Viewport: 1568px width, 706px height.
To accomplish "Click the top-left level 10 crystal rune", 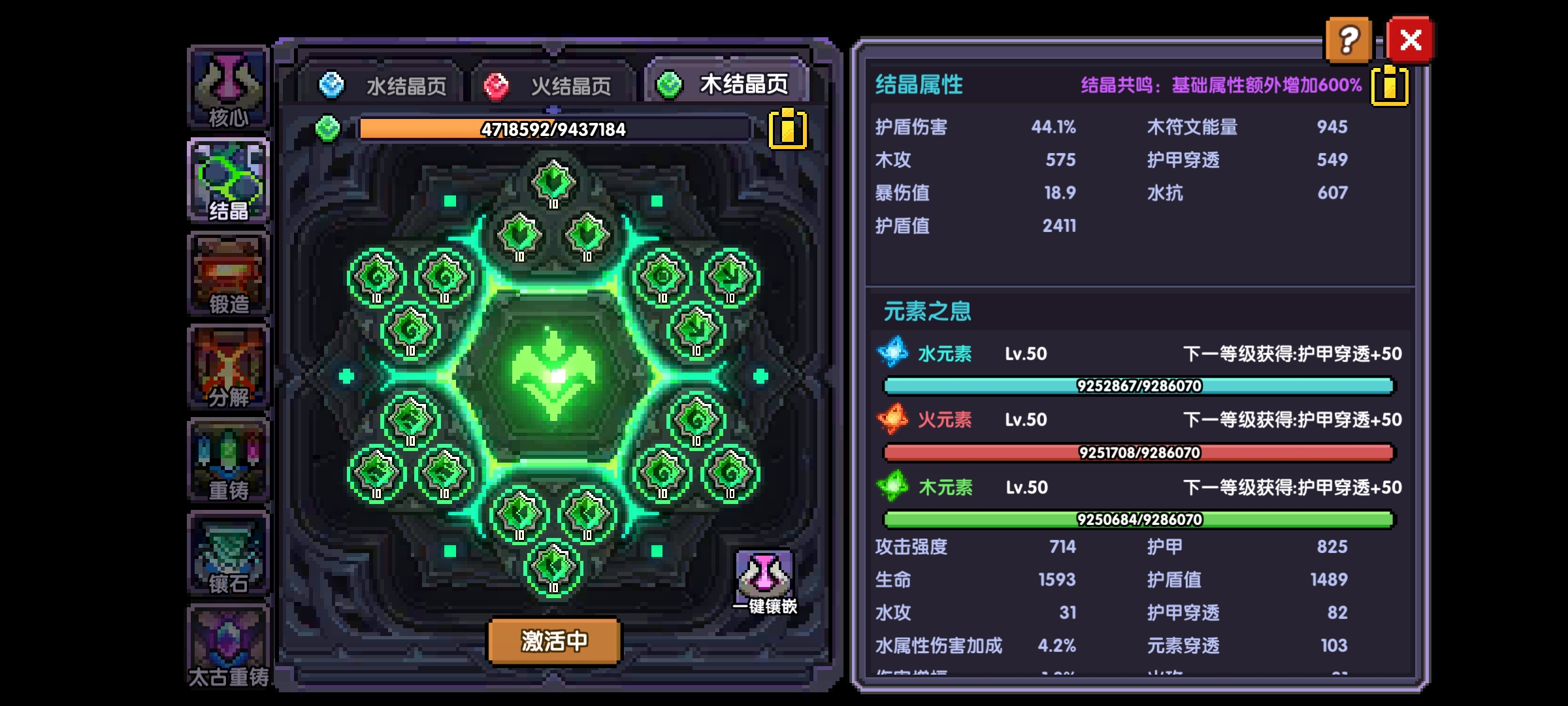I will pos(378,276).
